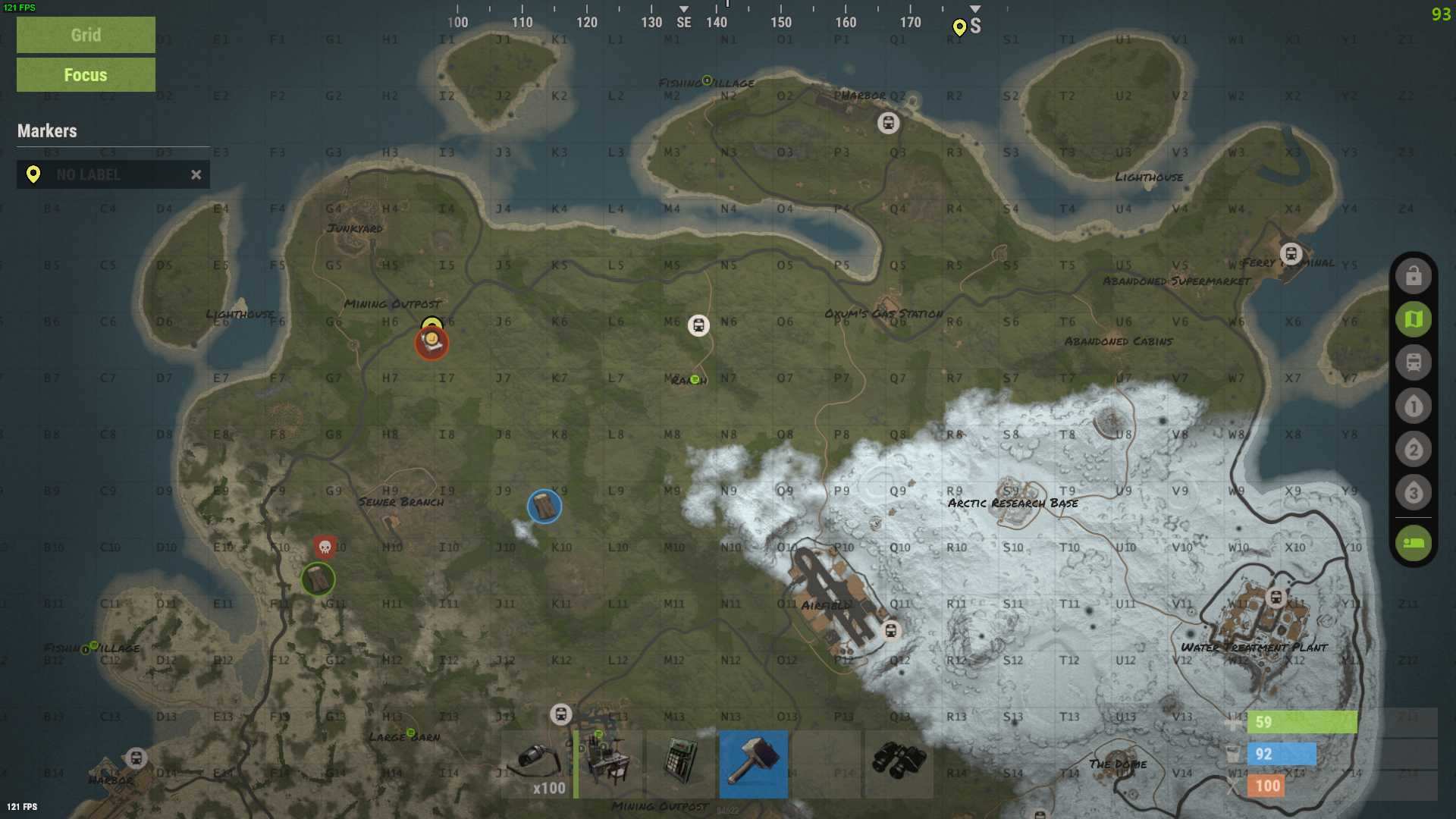Image resolution: width=1456 pixels, height=819 pixels.
Task: Click the lock icon on the right sidebar
Action: click(x=1412, y=275)
